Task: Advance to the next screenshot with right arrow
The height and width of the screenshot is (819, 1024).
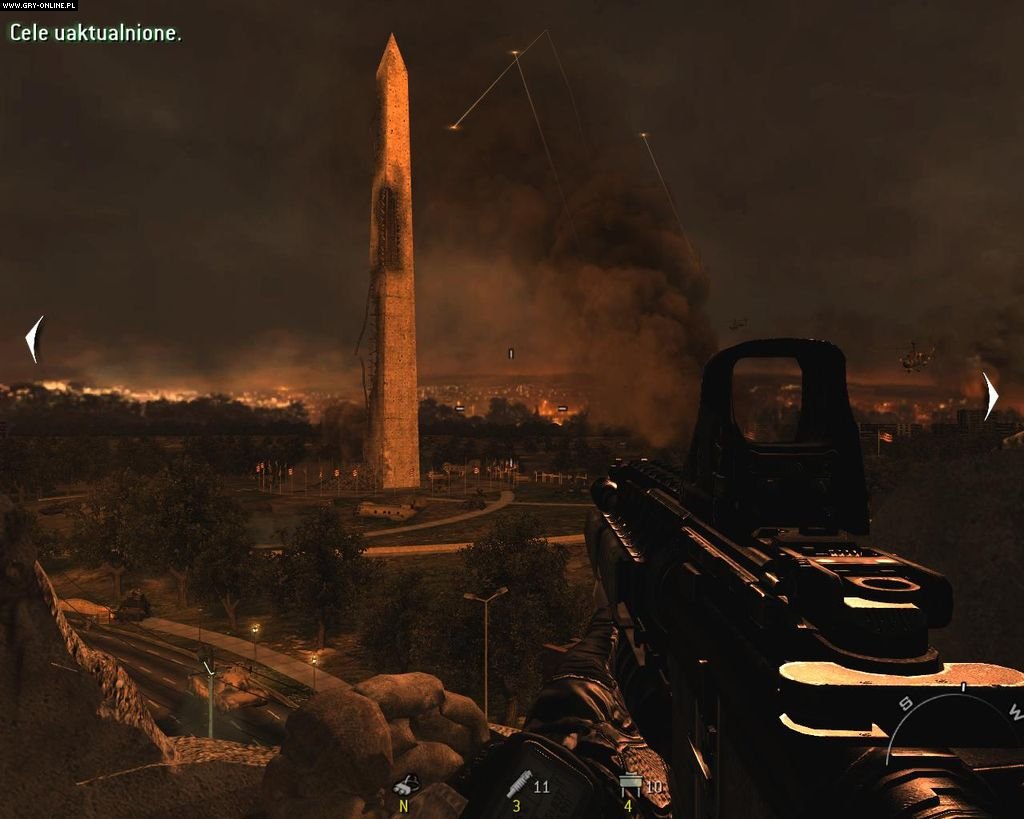Action: click(989, 396)
